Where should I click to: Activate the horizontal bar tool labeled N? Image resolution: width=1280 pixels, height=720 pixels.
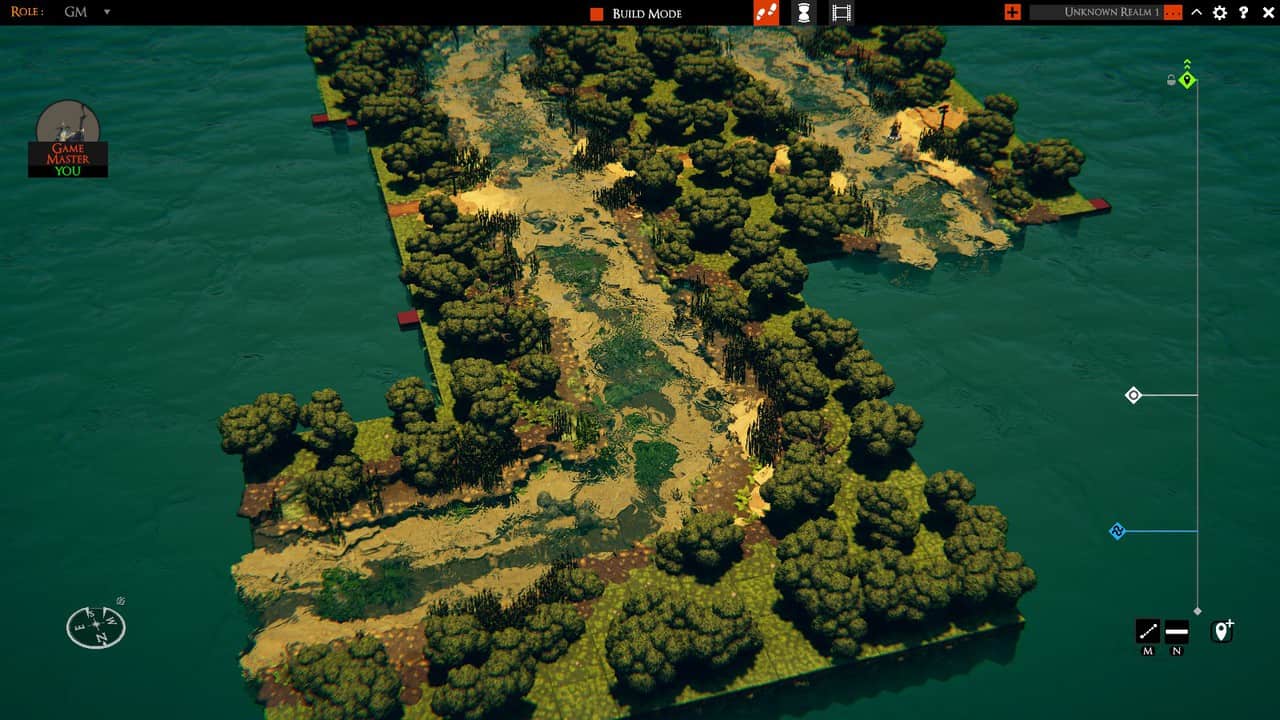[x=1176, y=631]
